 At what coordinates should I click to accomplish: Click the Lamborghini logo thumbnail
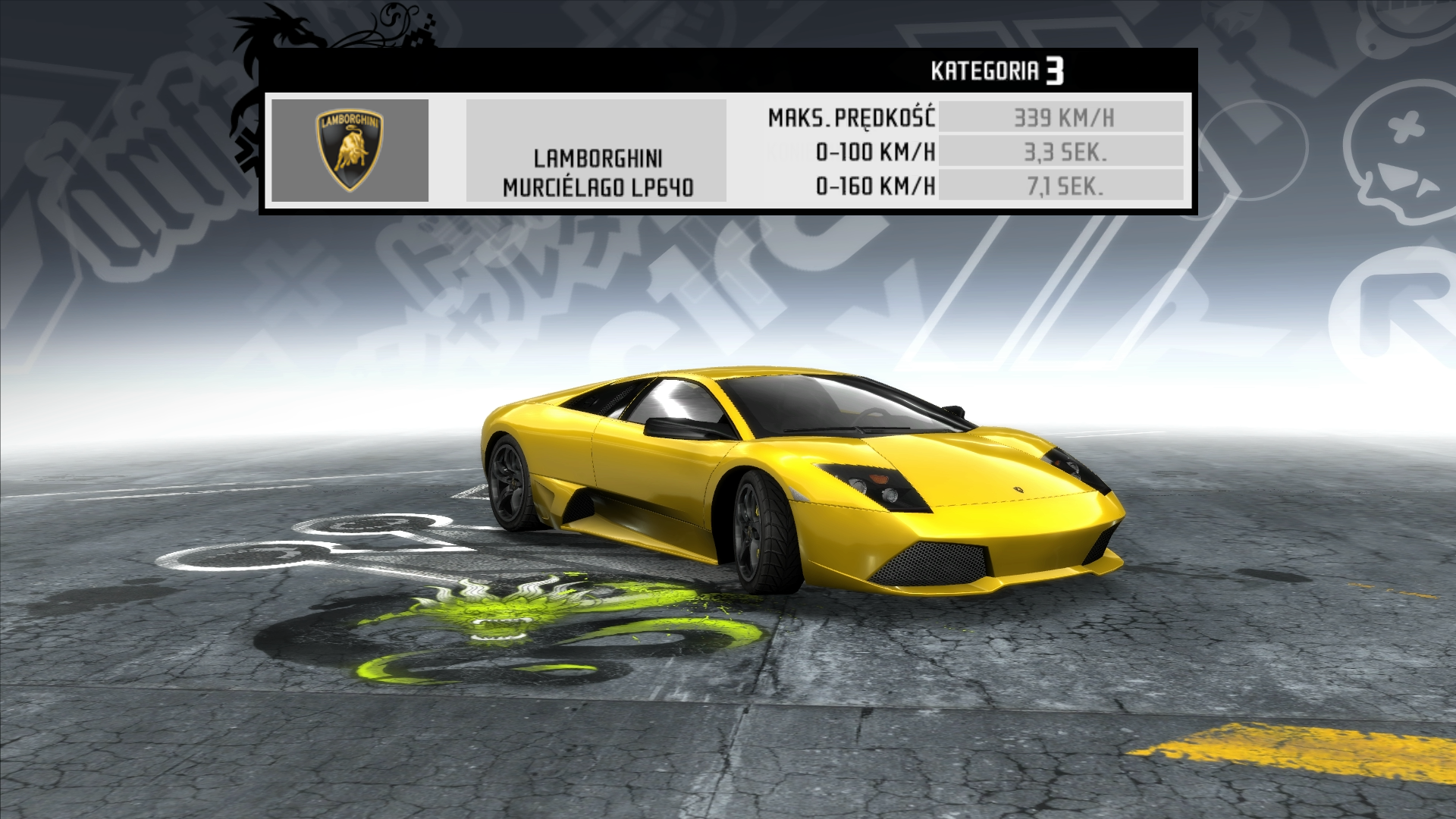(350, 150)
